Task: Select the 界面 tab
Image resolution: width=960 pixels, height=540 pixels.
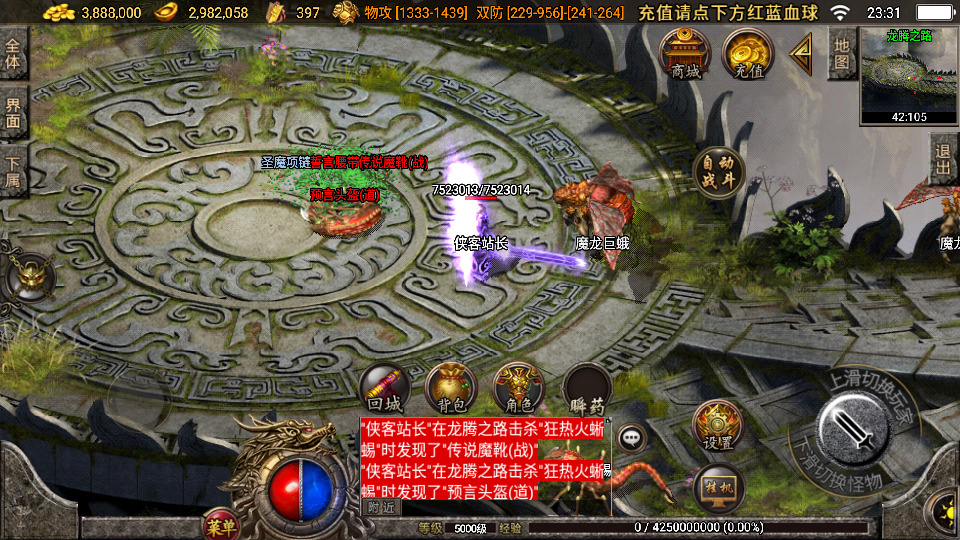Action: point(13,112)
